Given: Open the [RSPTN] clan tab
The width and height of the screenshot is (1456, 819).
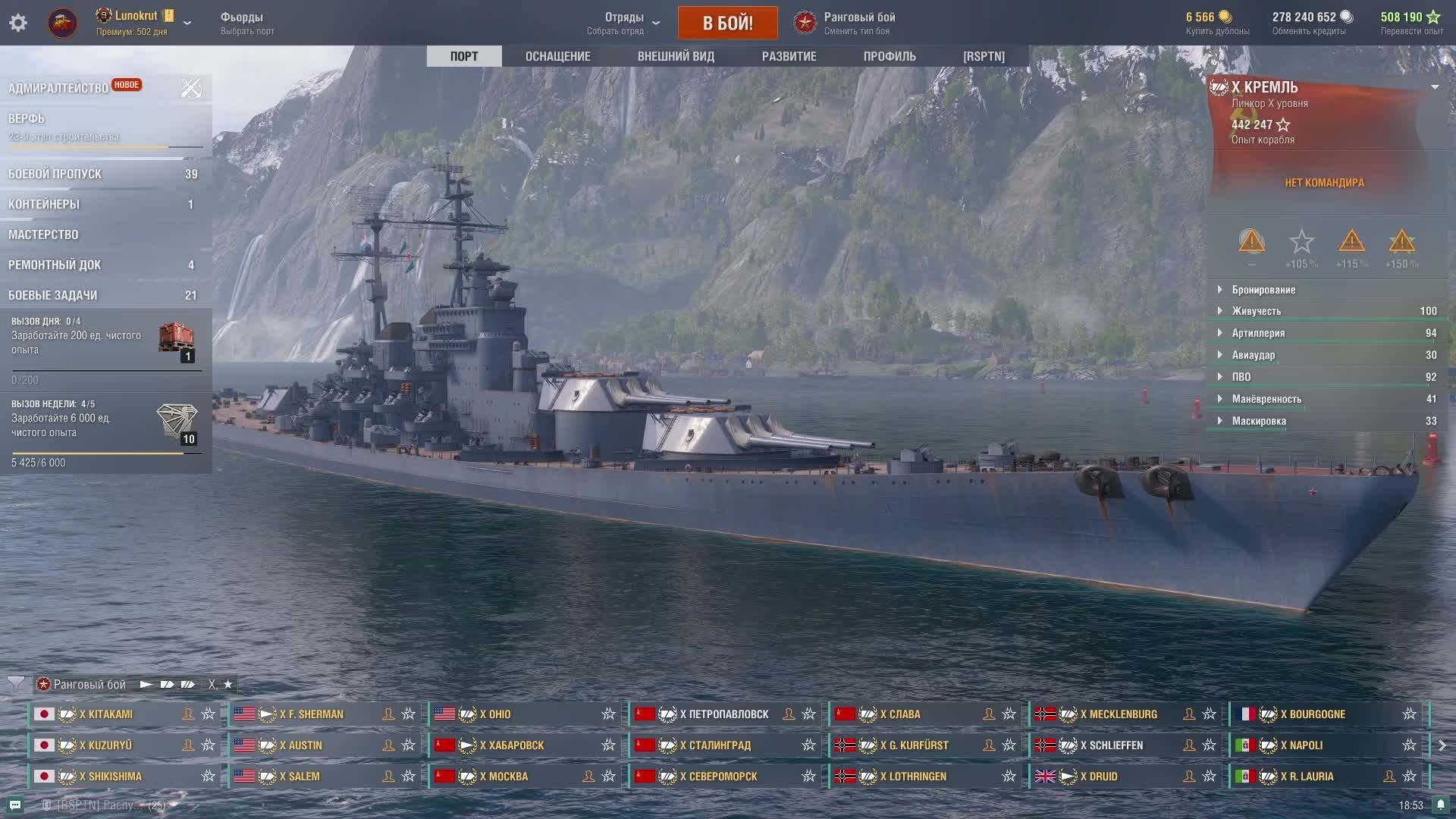Looking at the screenshot, I should 984,56.
